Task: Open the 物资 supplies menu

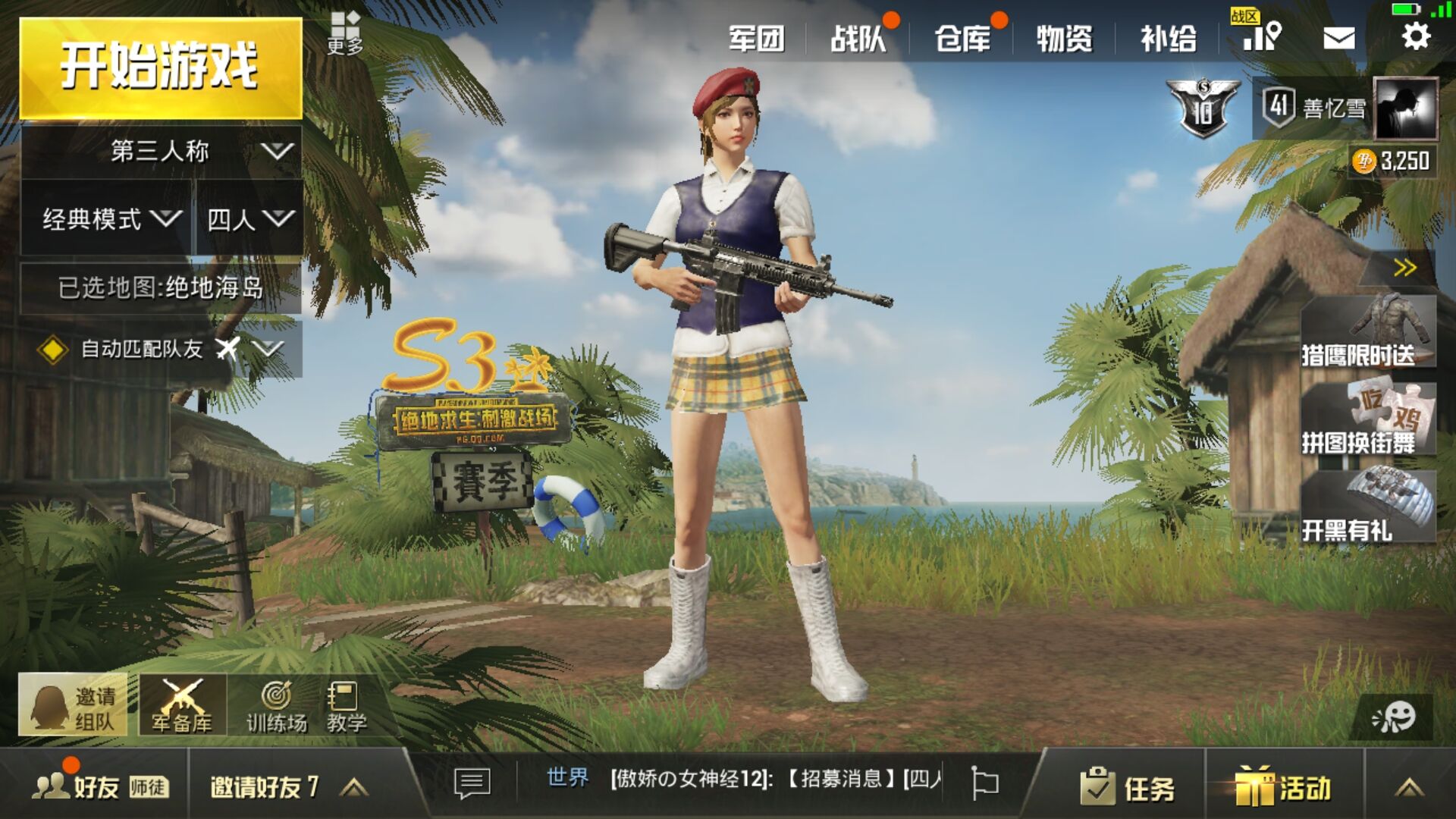Action: click(x=1064, y=38)
